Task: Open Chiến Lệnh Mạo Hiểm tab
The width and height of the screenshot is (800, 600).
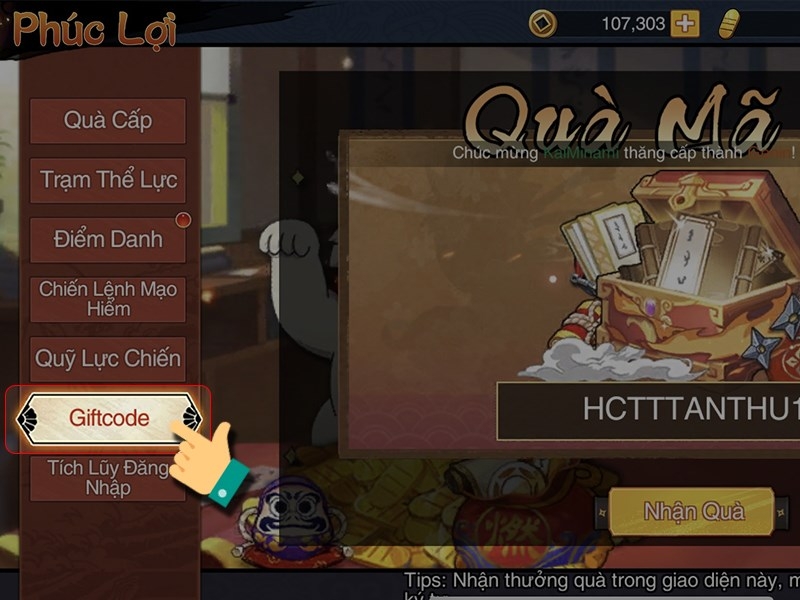Action: pyautogui.click(x=108, y=299)
